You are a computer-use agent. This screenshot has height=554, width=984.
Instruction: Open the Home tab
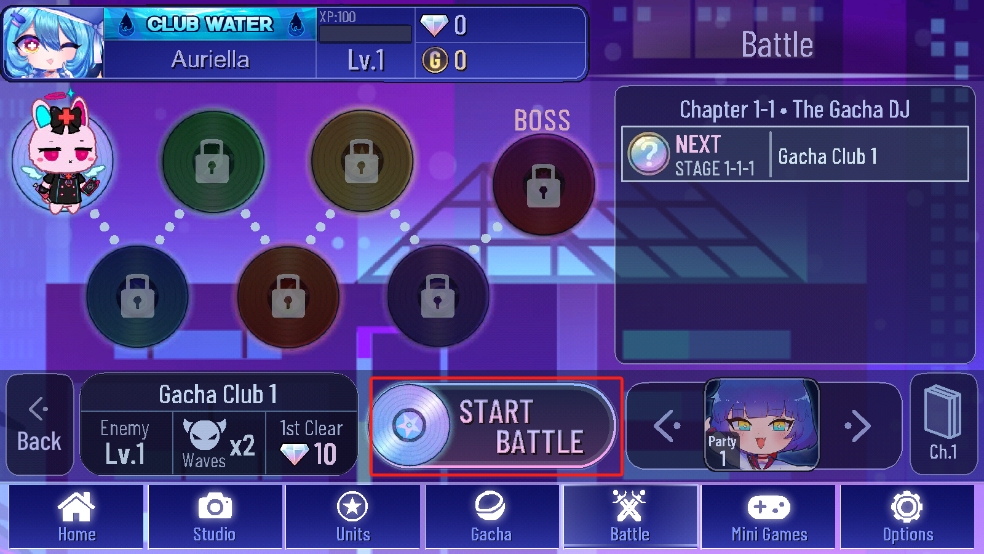76,516
